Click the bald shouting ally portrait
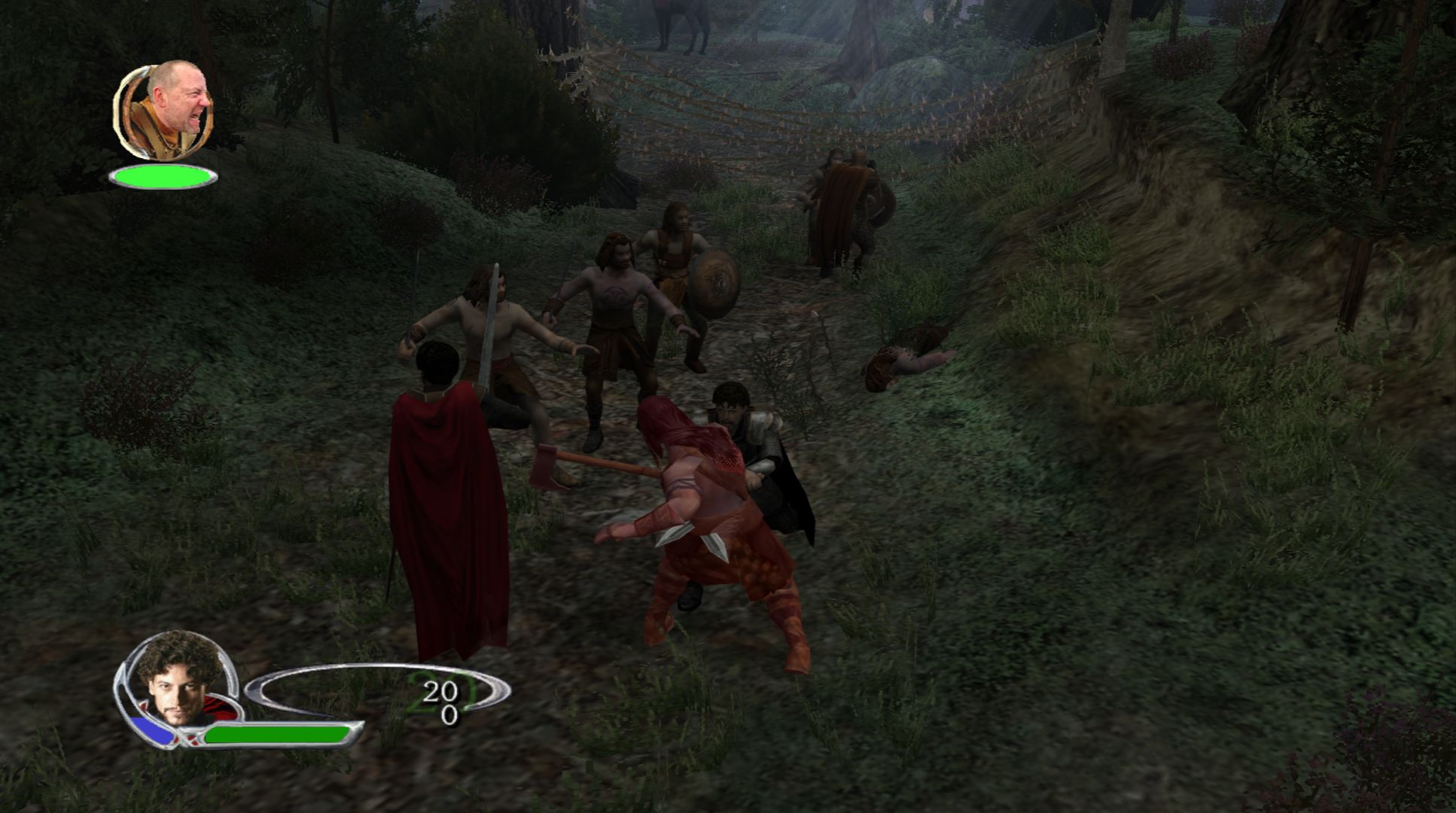The height and width of the screenshot is (813, 1456). coord(164,111)
